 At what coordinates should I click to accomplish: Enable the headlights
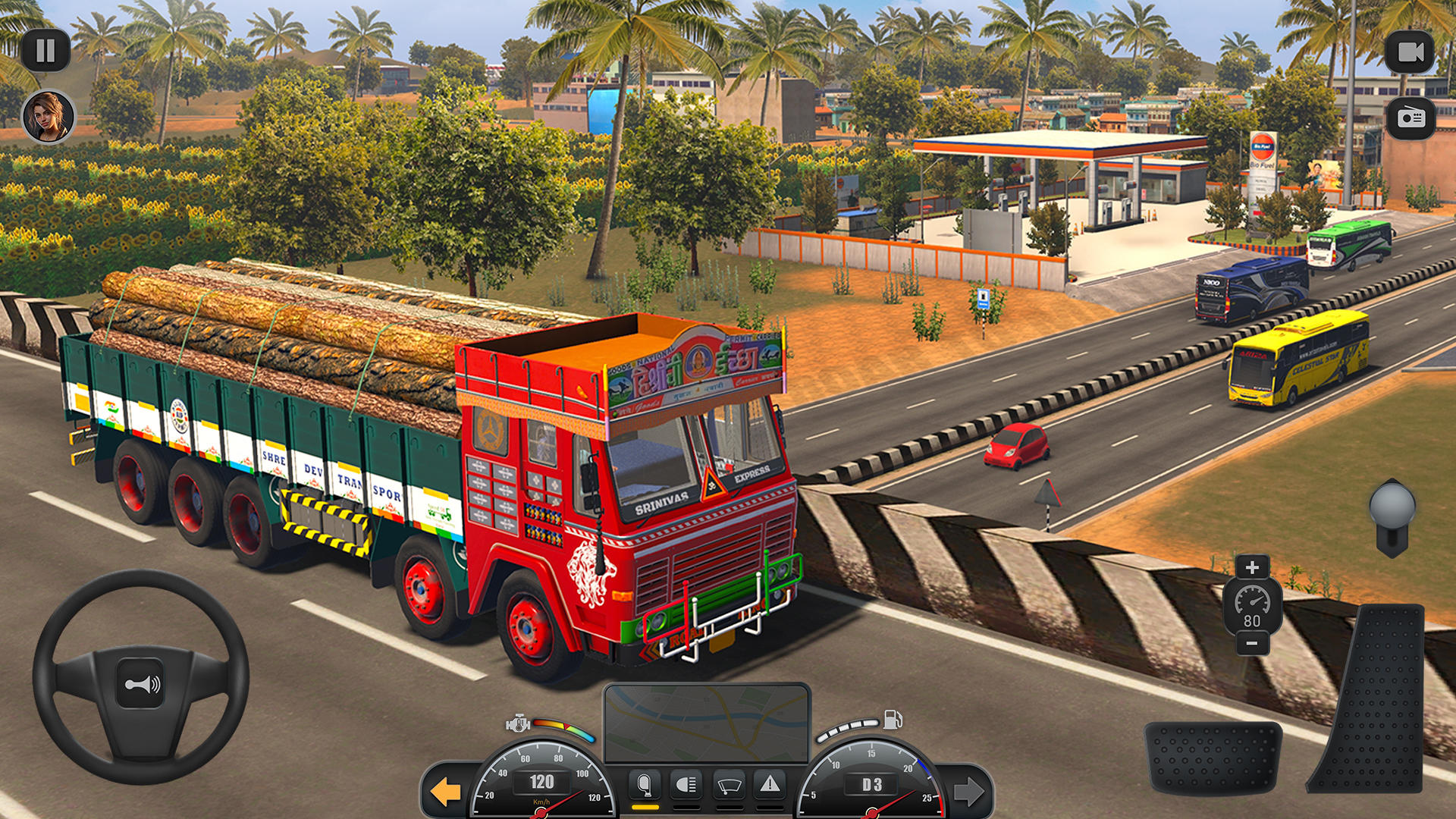[x=686, y=784]
